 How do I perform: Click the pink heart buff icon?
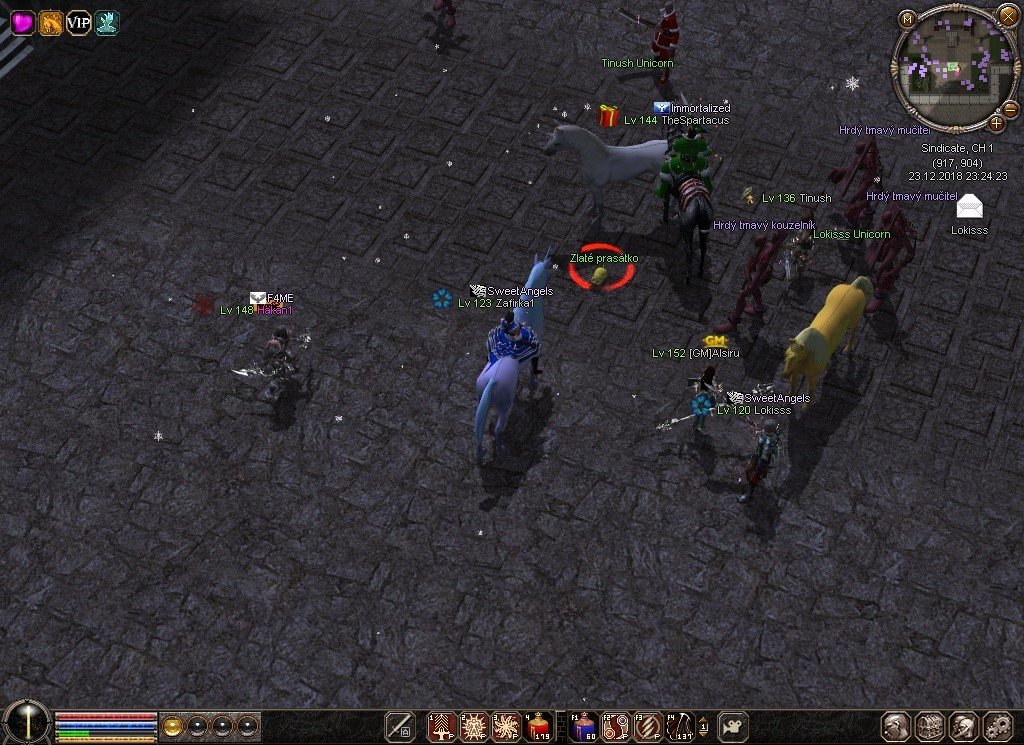pos(23,22)
